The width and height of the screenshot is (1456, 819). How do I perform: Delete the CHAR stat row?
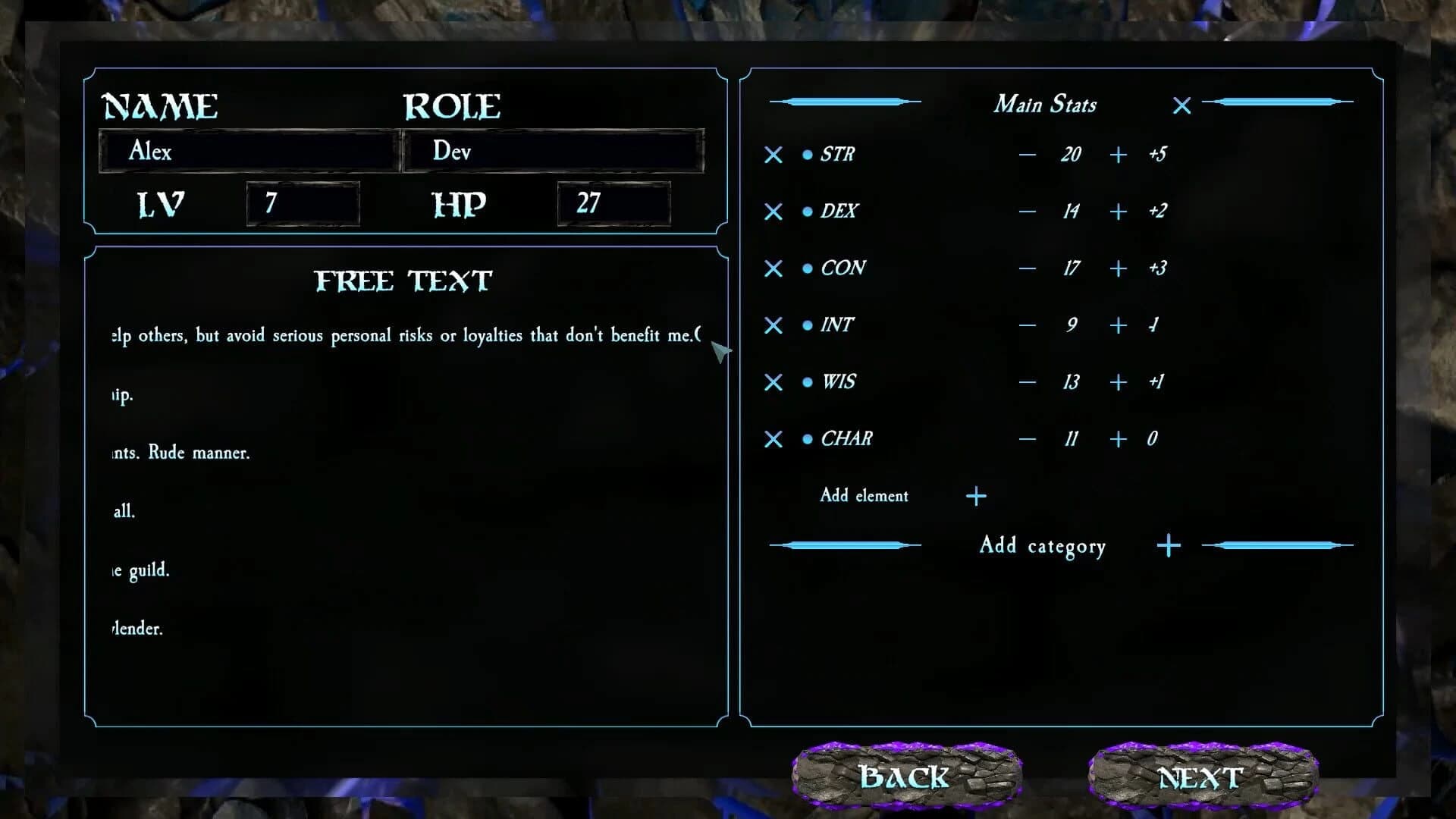(773, 438)
